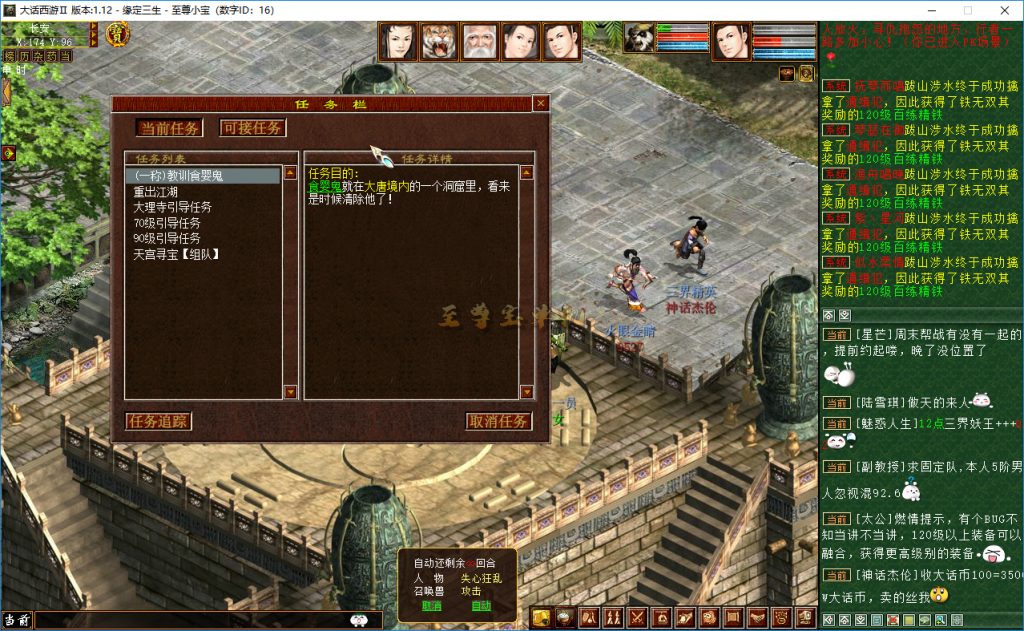Switch to the 当前任务 tab

170,128
